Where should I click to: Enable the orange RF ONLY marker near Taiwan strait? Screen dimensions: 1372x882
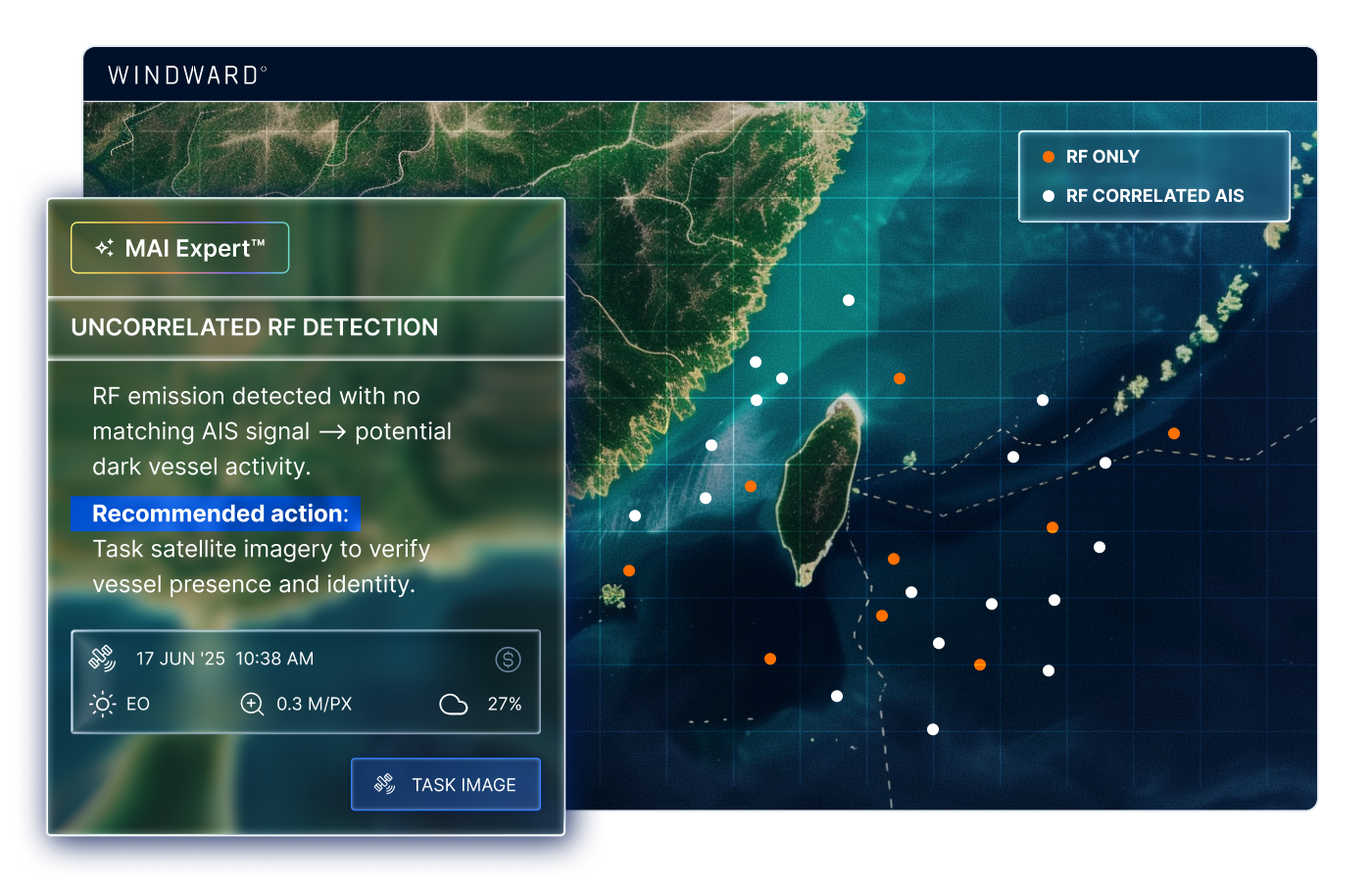(751, 485)
